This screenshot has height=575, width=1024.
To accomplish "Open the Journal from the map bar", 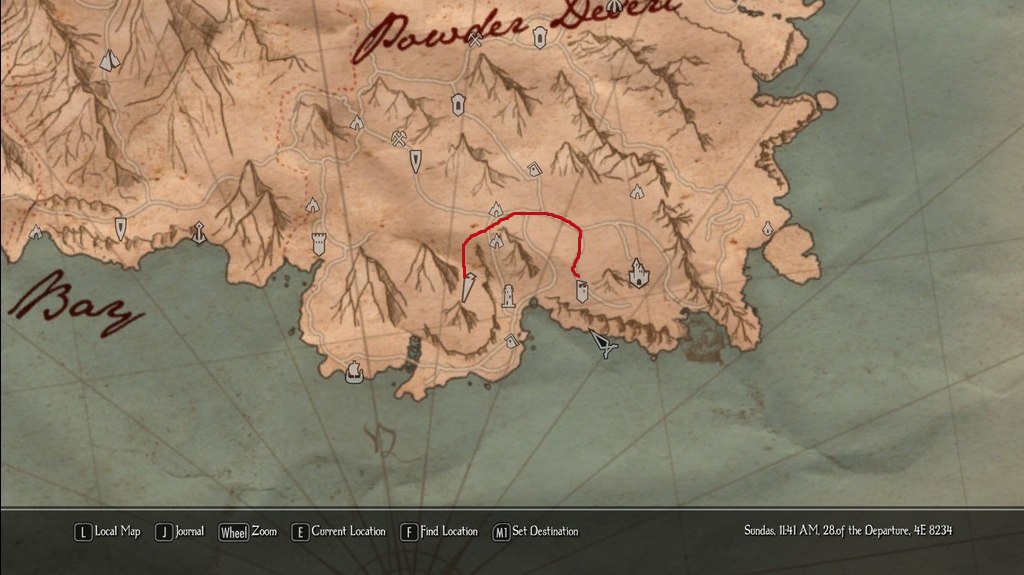I will click(x=180, y=532).
